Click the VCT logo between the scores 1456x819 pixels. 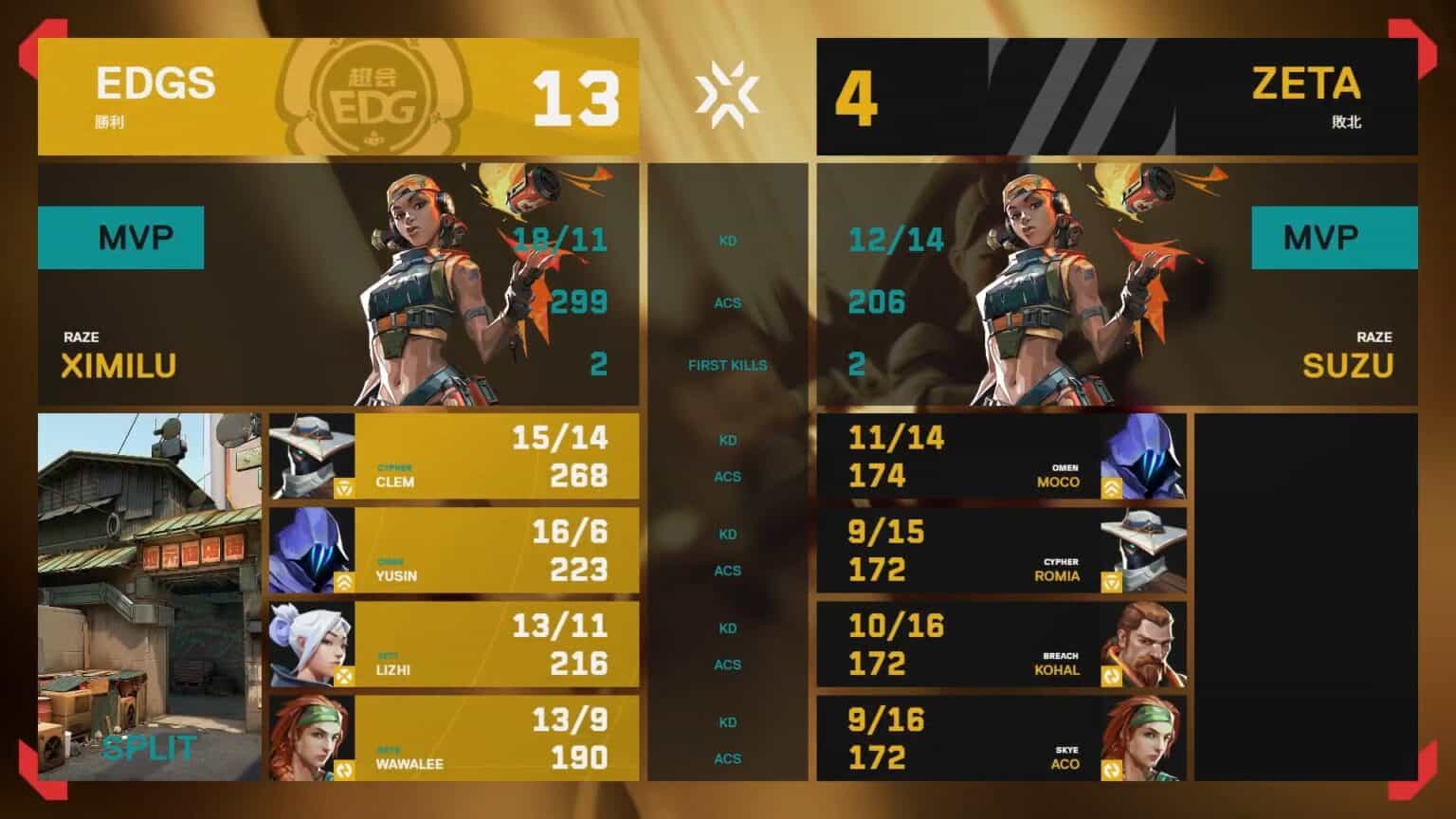coord(727,96)
